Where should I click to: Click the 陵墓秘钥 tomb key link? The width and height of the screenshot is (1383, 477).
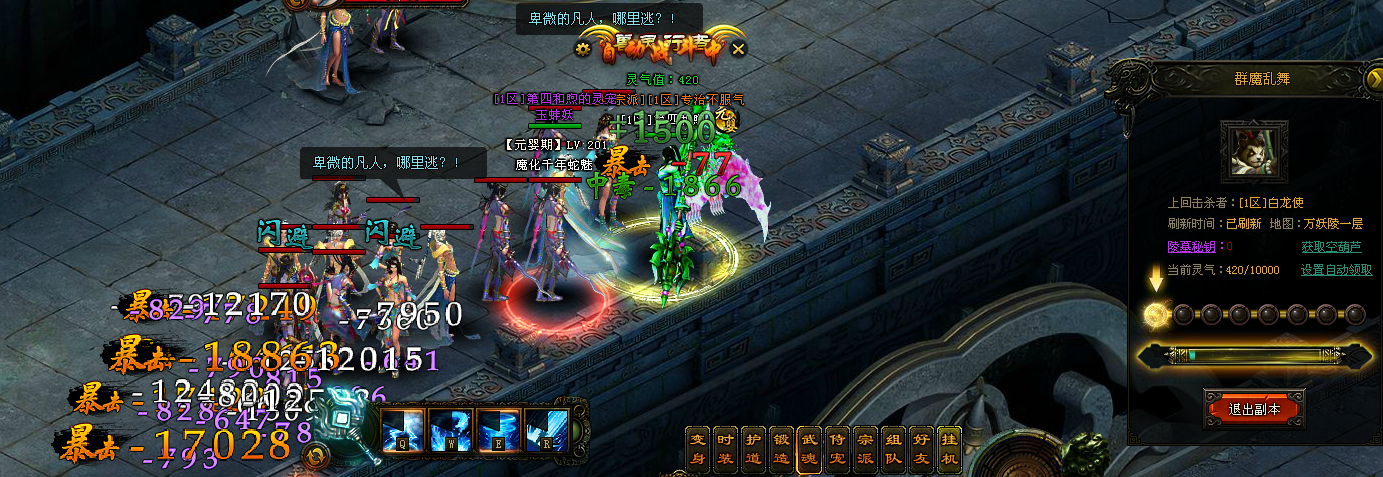click(1193, 246)
